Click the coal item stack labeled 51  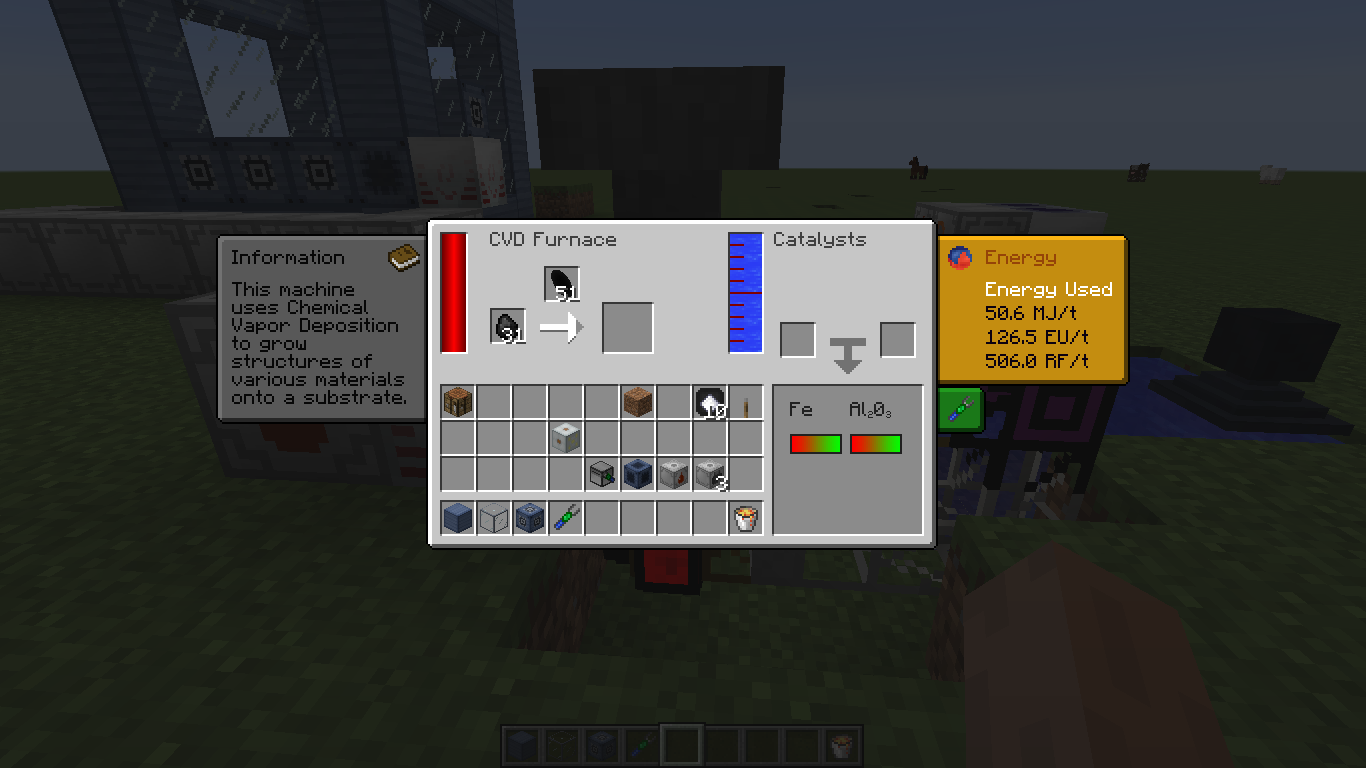point(560,281)
